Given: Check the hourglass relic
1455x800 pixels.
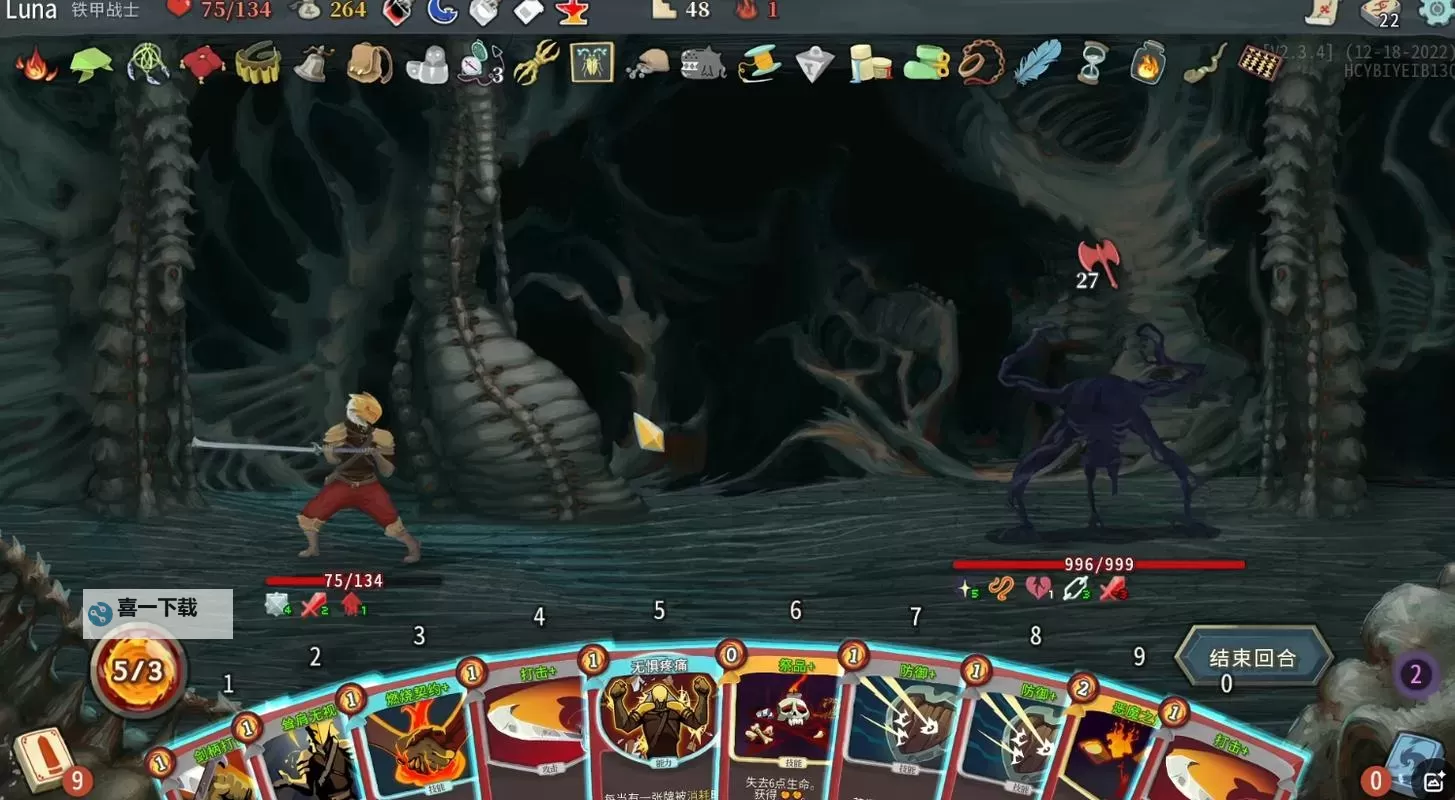Looking at the screenshot, I should pos(1092,63).
